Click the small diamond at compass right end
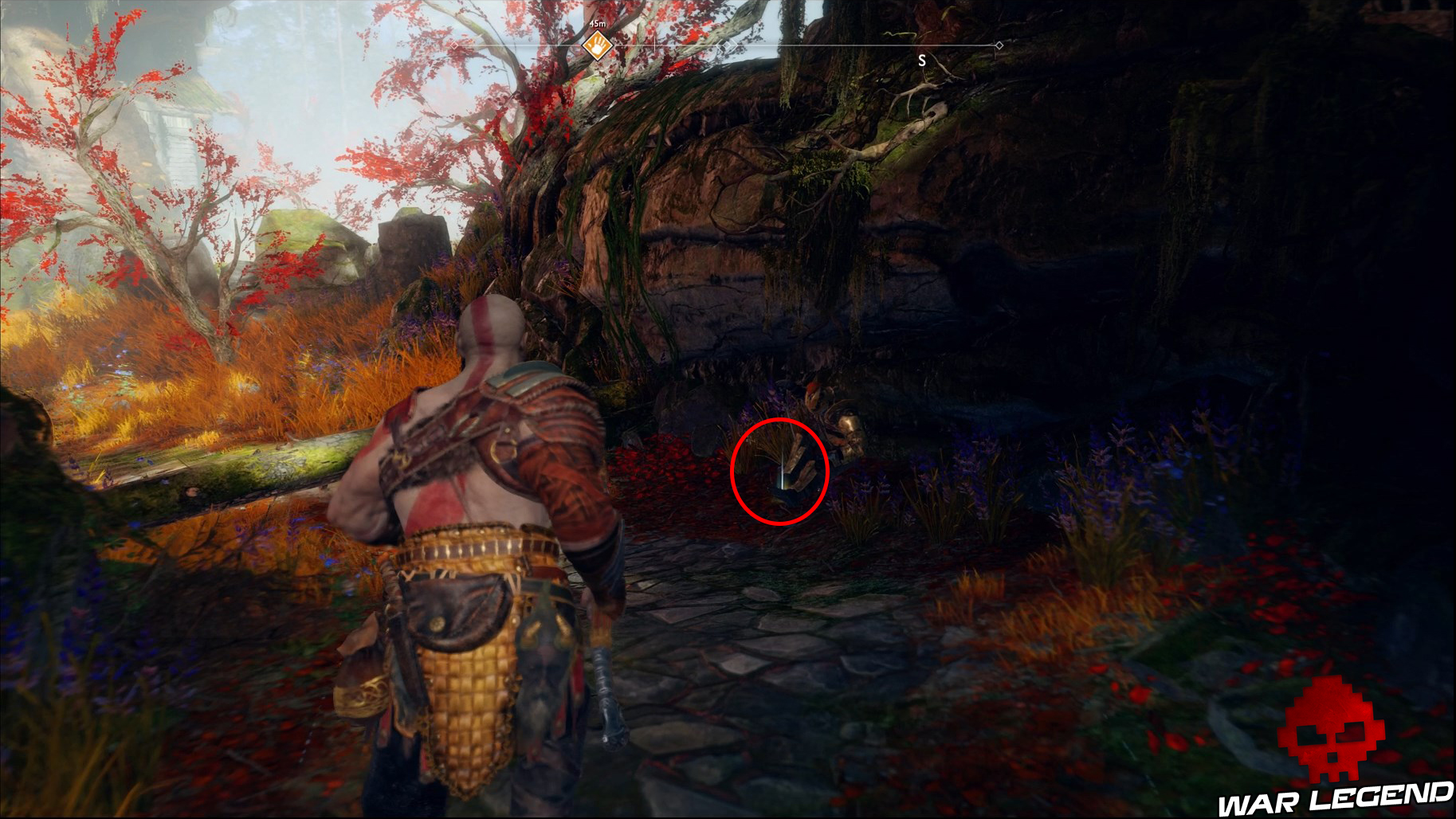This screenshot has height=819, width=1456. click(999, 45)
